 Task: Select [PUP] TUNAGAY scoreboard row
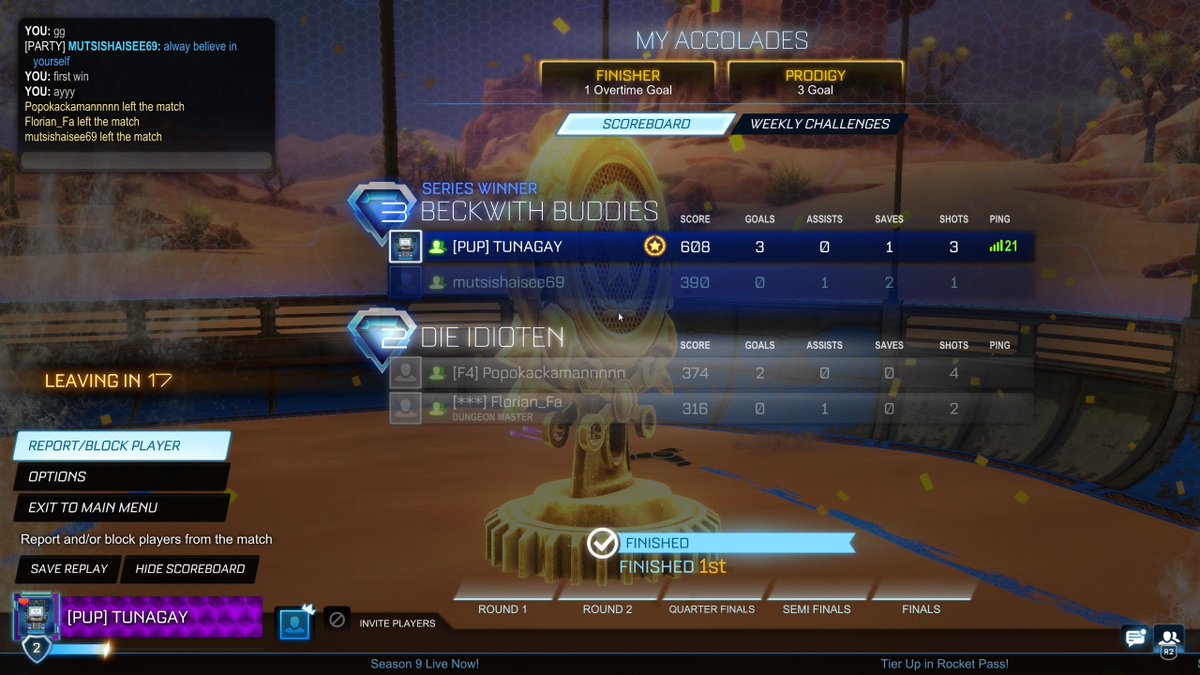click(x=710, y=247)
